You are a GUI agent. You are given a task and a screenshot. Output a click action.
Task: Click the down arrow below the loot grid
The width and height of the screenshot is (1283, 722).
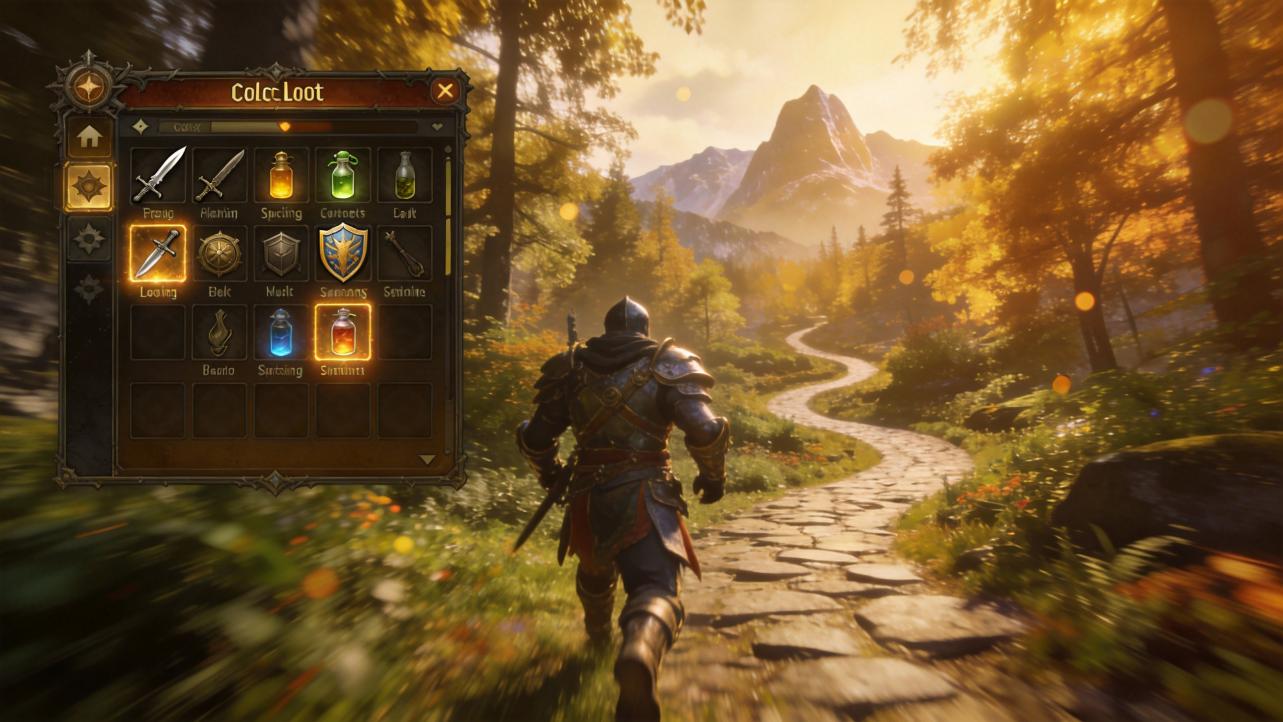coord(427,459)
